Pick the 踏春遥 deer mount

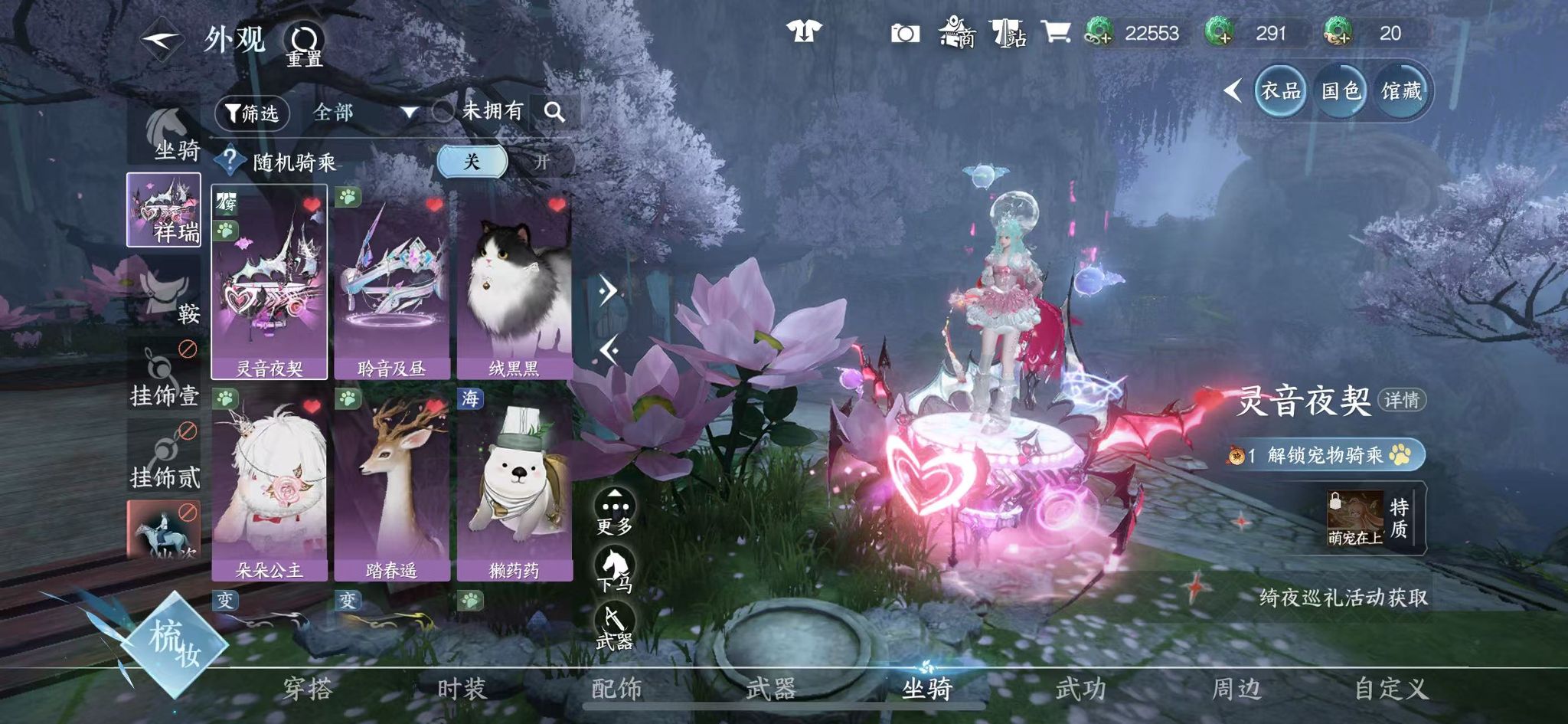pyautogui.click(x=391, y=484)
